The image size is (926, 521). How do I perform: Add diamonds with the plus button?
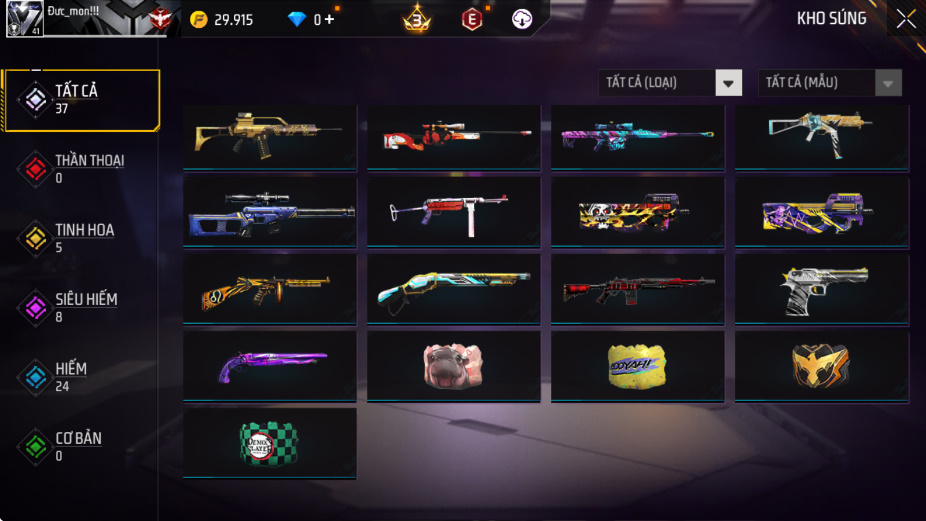coord(329,19)
